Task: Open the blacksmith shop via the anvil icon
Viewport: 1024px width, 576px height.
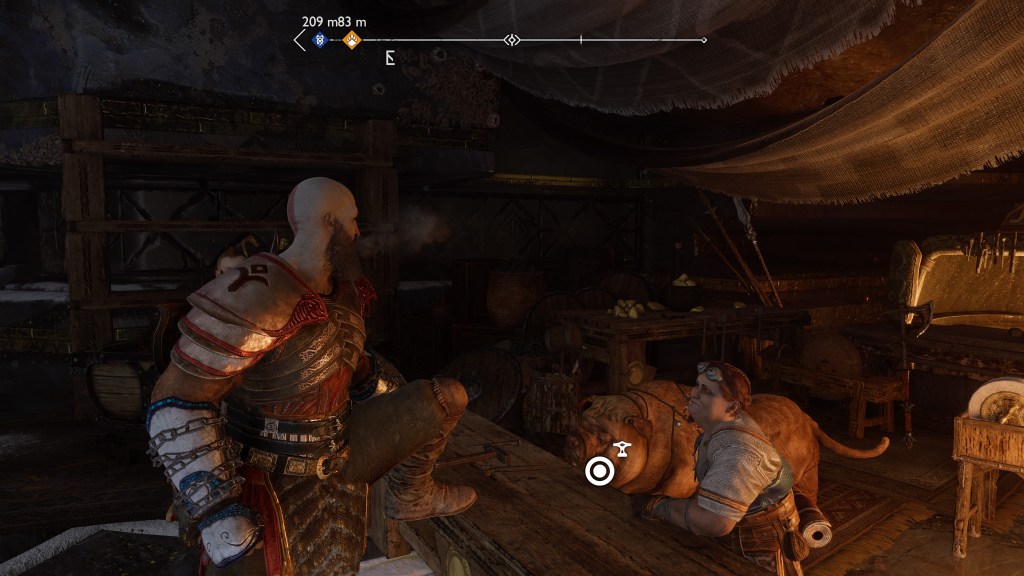Action: (622, 449)
